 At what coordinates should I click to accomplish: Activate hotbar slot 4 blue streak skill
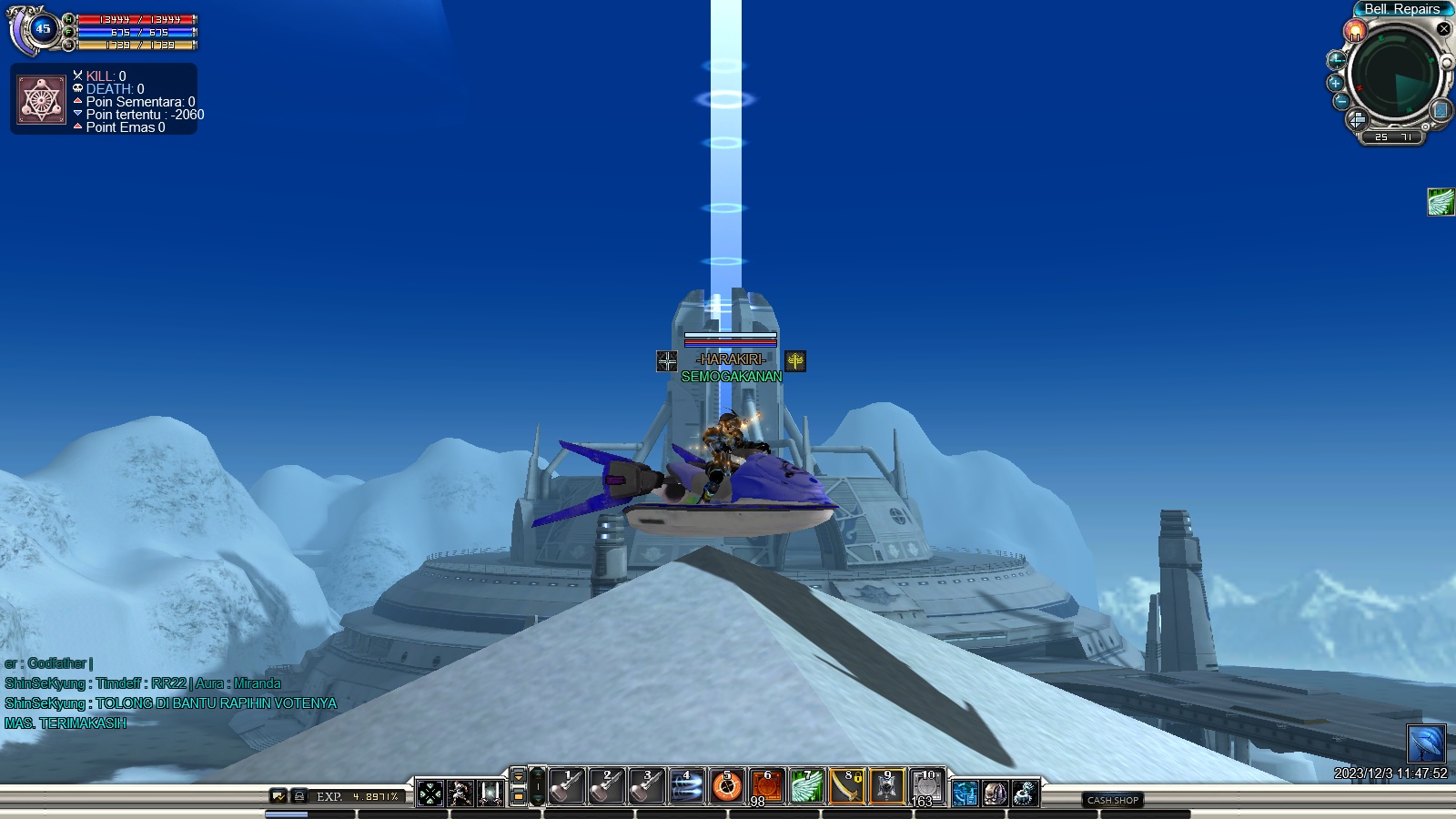tap(687, 786)
